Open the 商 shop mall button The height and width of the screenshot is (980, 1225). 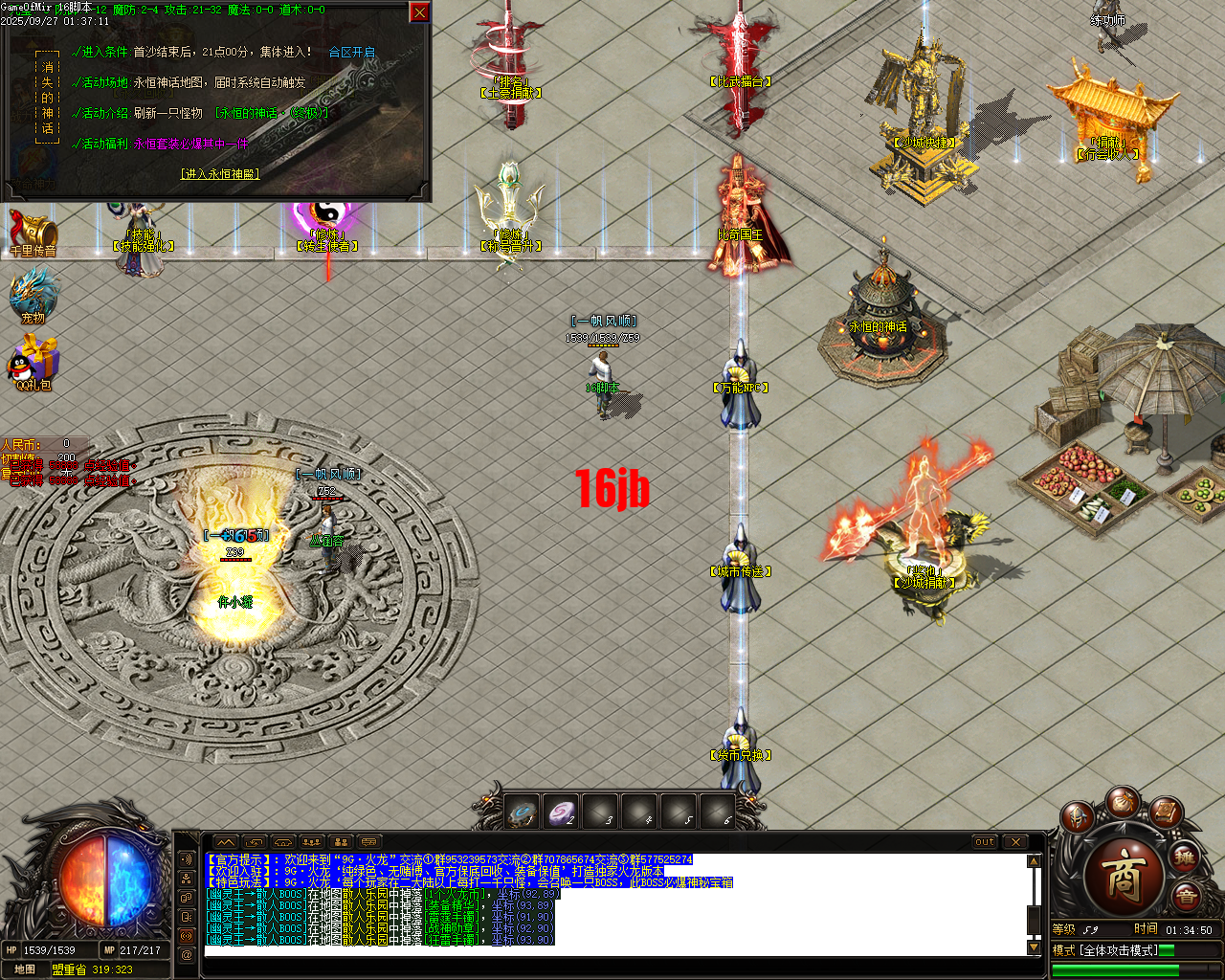1126,876
